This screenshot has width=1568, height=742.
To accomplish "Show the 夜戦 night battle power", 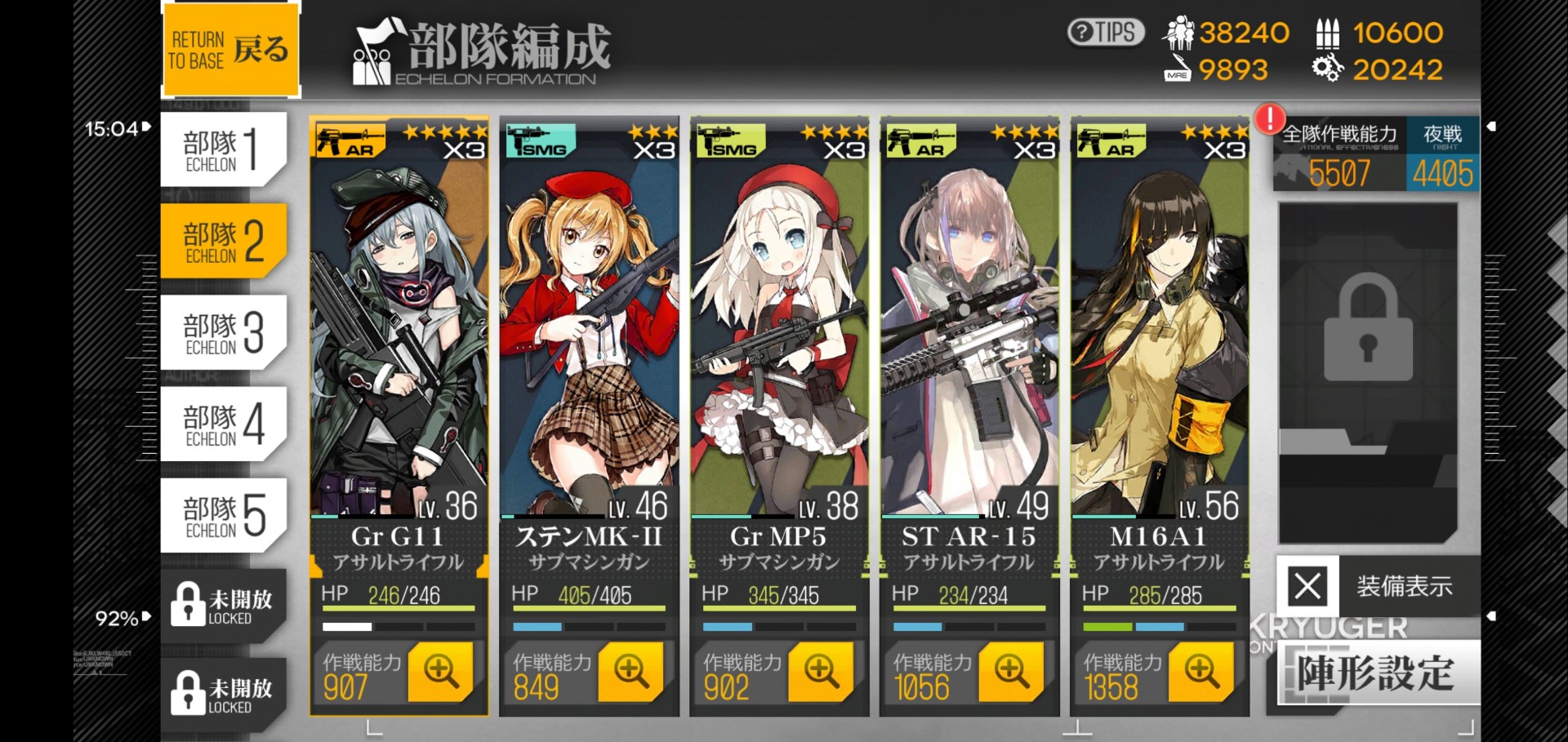I will pos(1443,155).
